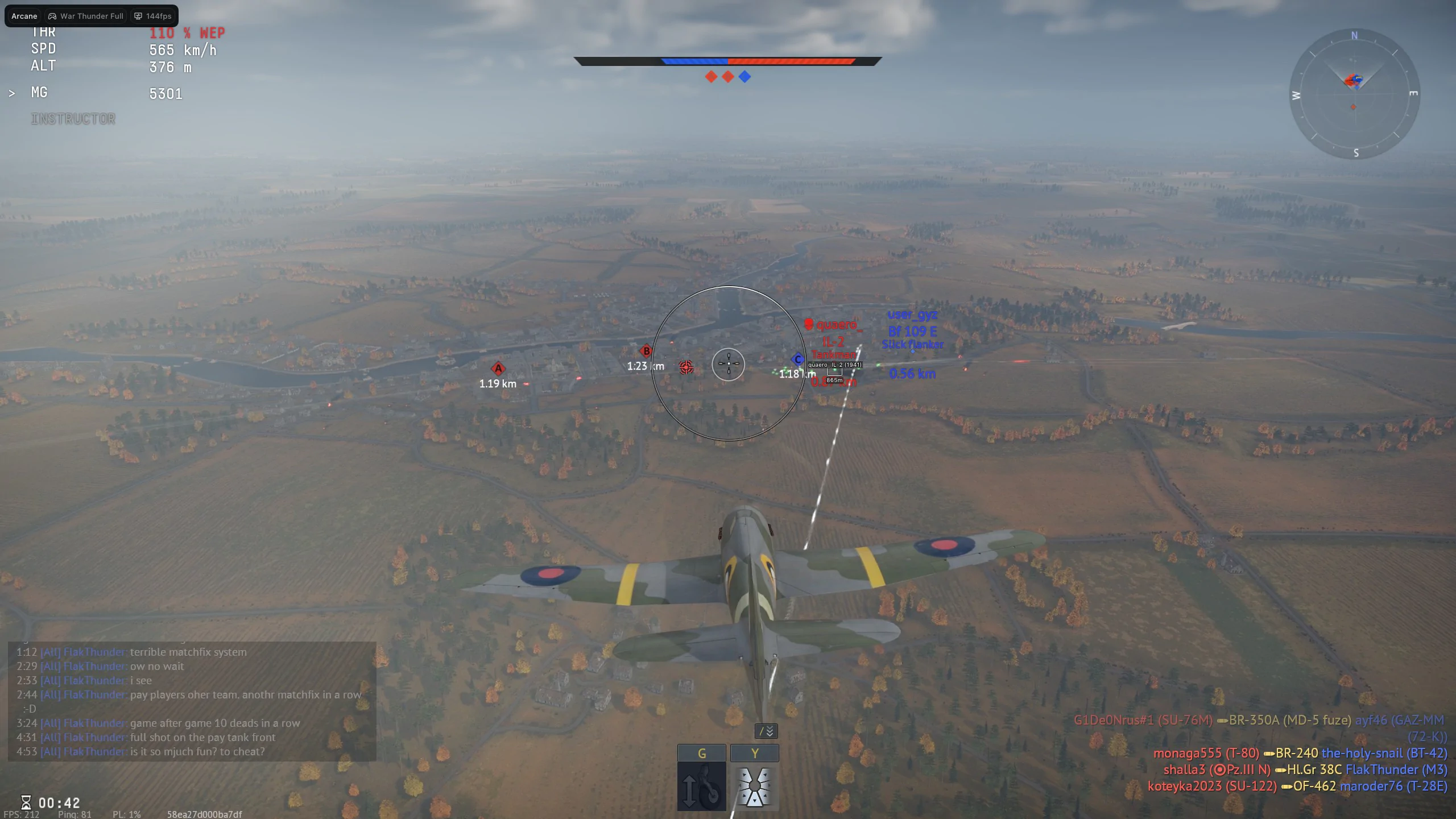Click the Arcane overlay label
The image size is (1456, 819).
tap(24, 16)
